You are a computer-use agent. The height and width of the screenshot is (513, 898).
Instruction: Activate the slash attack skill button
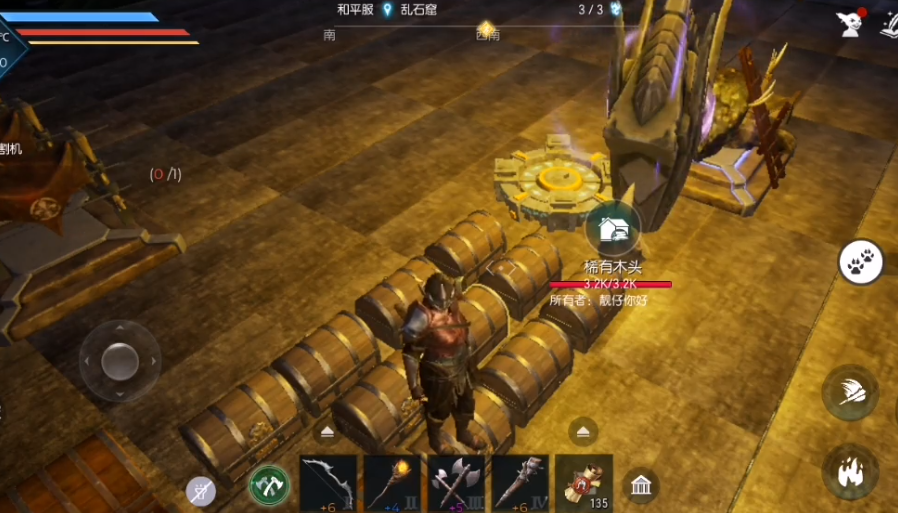click(849, 393)
